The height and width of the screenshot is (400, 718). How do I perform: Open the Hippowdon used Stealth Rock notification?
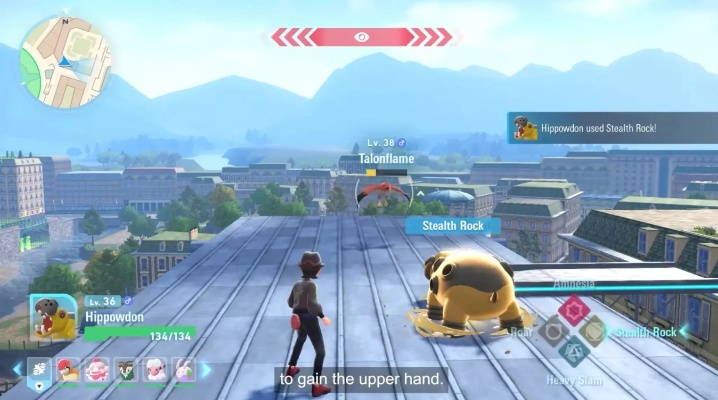611,128
